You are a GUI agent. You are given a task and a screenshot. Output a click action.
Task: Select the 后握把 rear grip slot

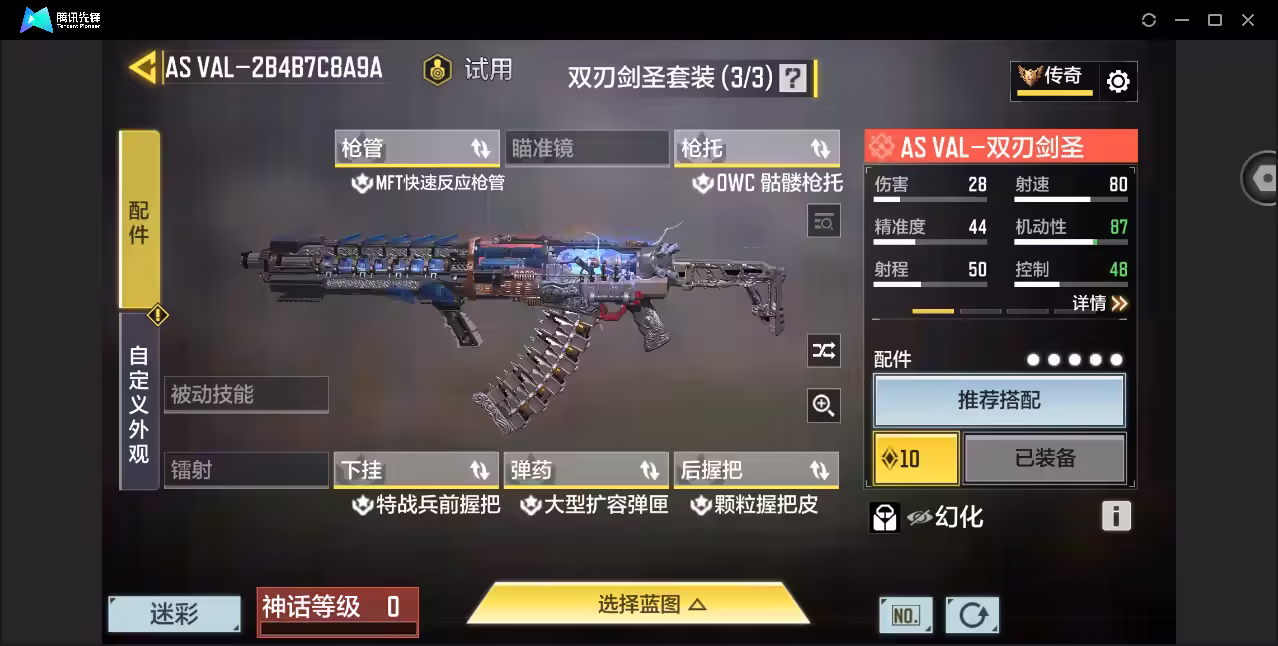(756, 470)
